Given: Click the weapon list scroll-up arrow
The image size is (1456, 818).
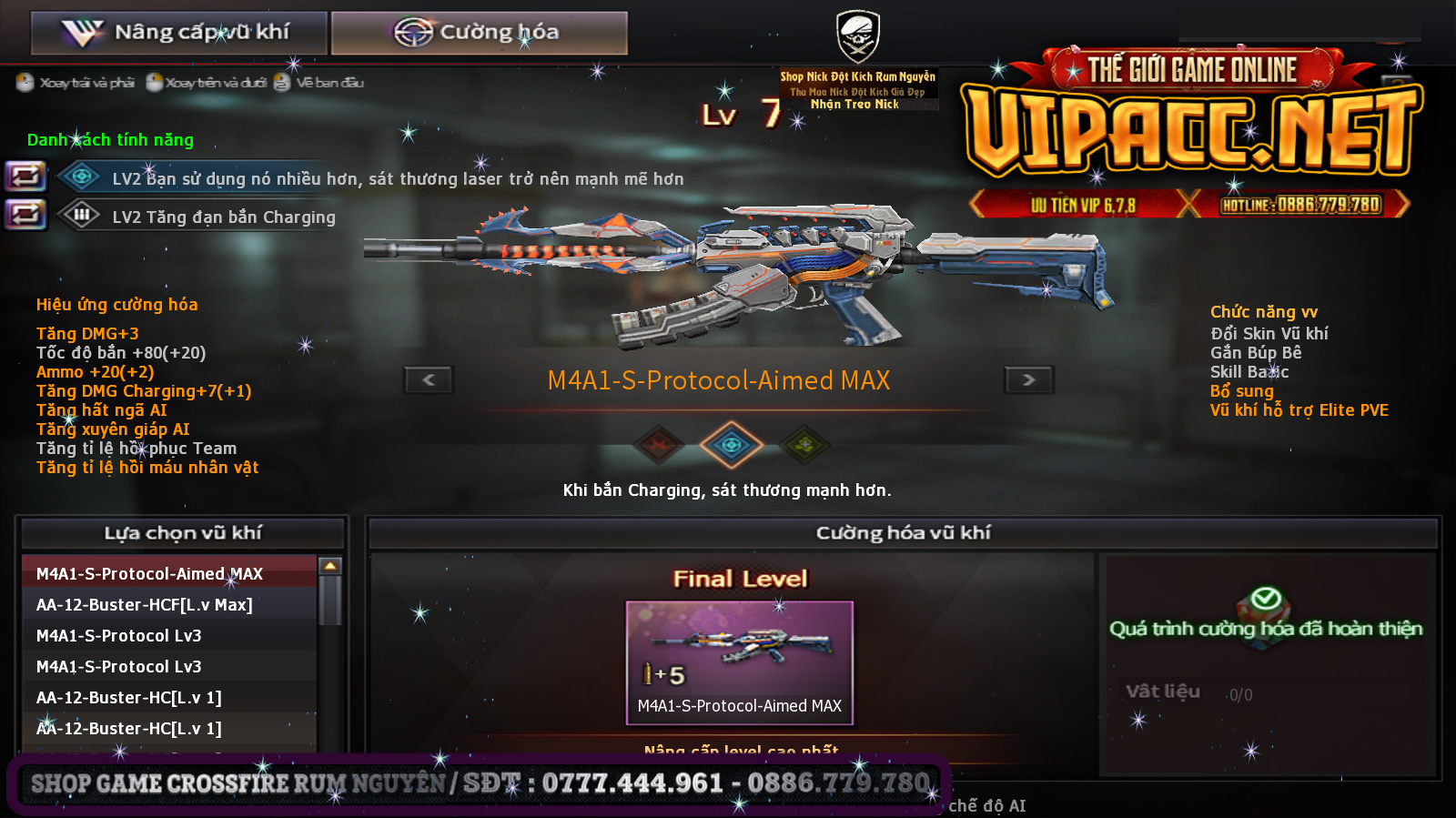Looking at the screenshot, I should click(x=330, y=566).
